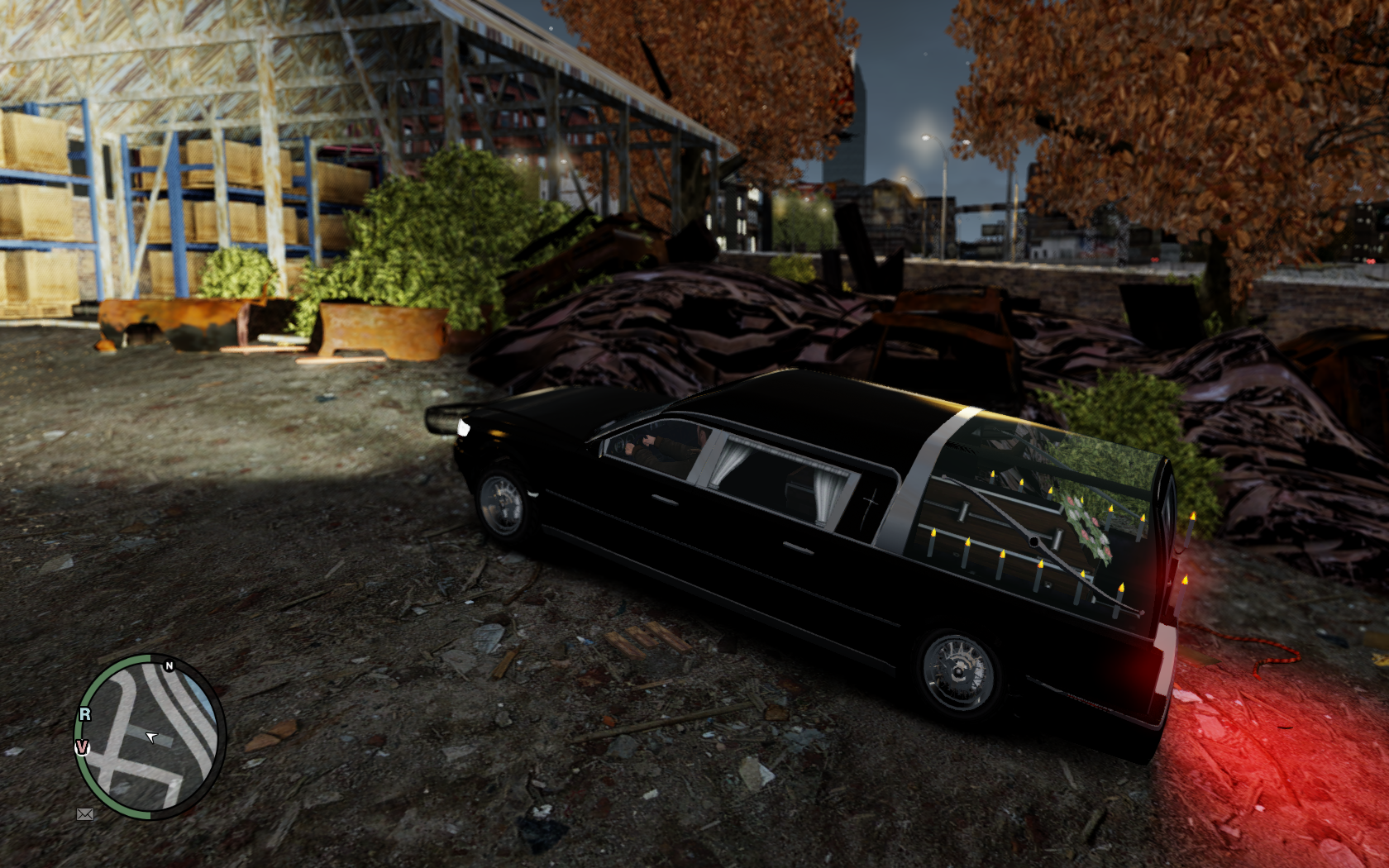Select the pink V blip on the minimap
Viewport: 1389px width, 868px height.
82,747
